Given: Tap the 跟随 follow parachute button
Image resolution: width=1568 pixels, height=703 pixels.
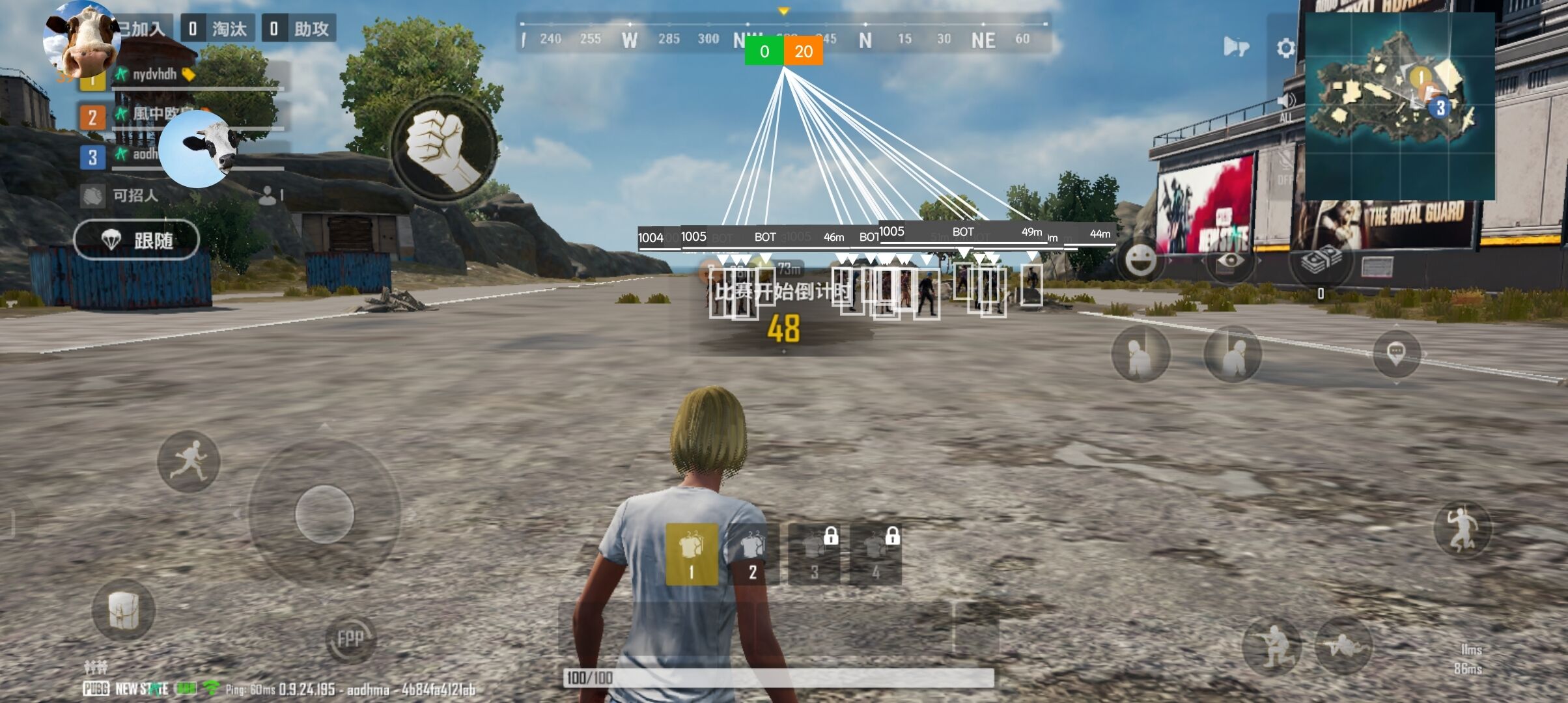Looking at the screenshot, I should pos(136,240).
